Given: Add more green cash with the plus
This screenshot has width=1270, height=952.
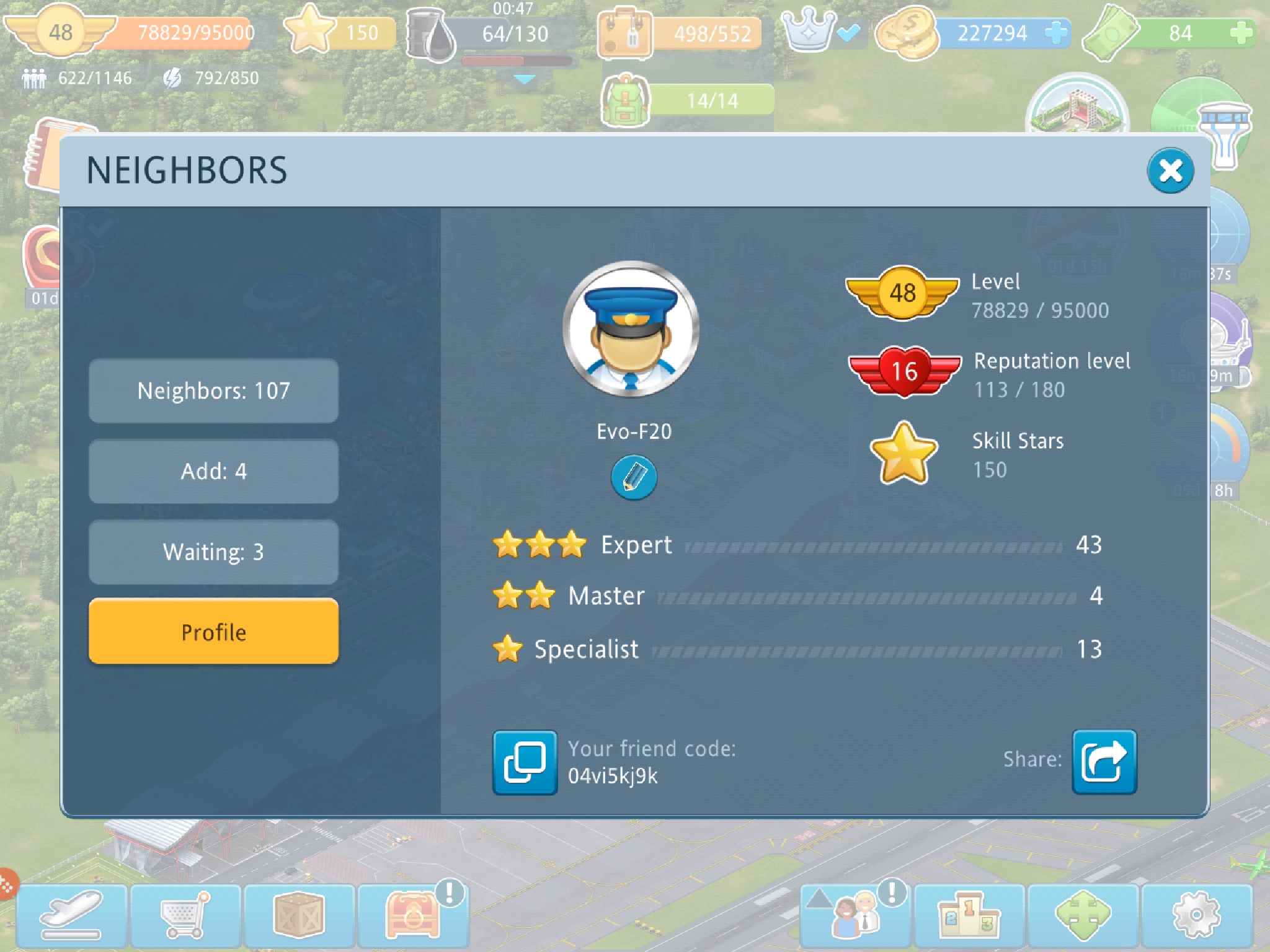Looking at the screenshot, I should [x=1241, y=33].
